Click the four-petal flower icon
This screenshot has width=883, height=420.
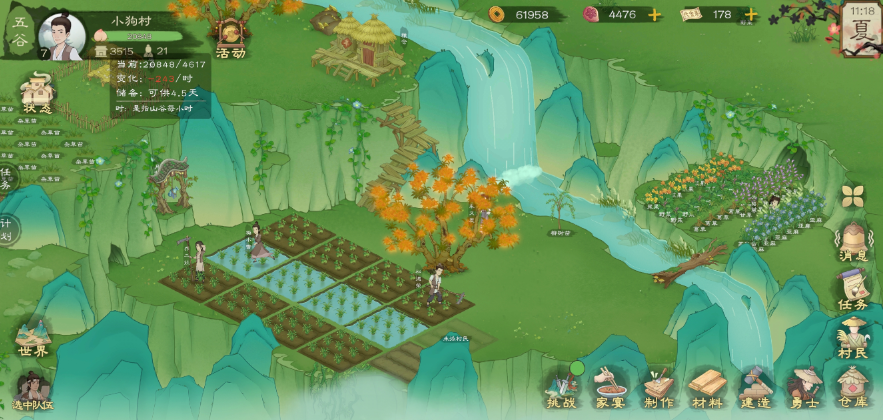coord(853,195)
